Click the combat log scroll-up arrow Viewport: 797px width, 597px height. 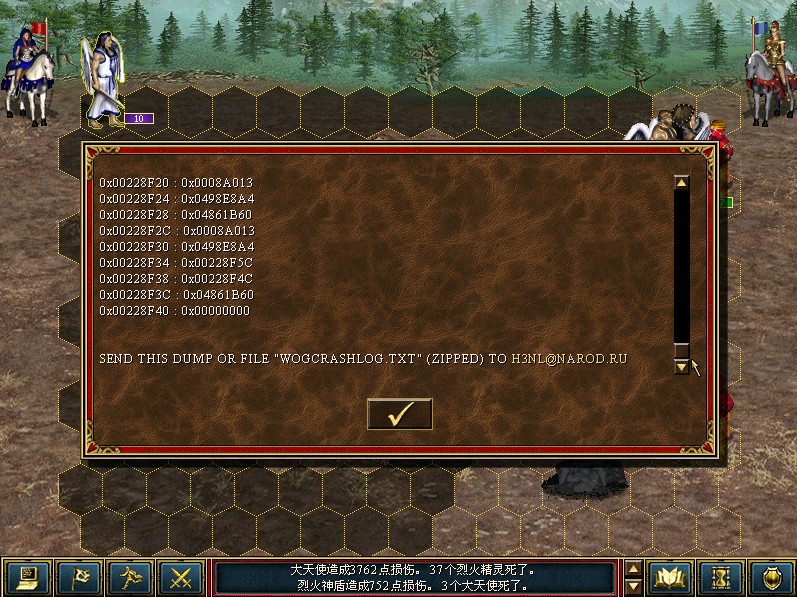pos(633,568)
